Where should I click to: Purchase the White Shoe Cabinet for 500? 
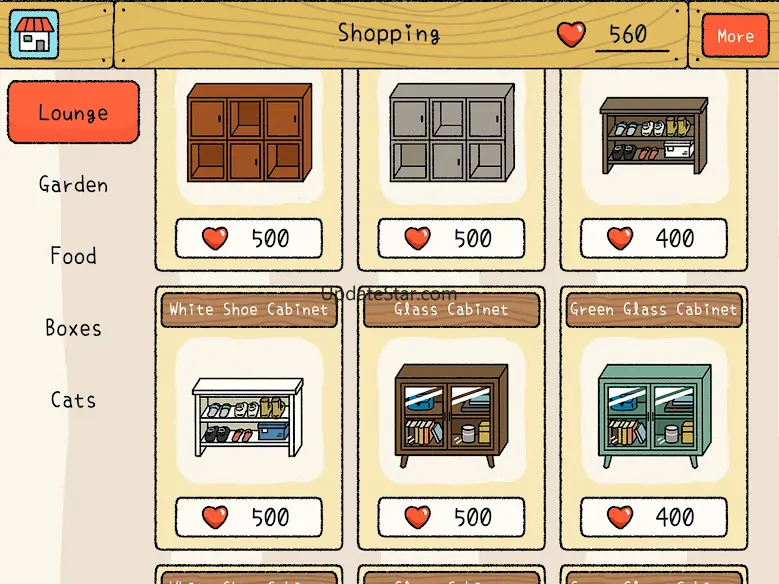(249, 517)
